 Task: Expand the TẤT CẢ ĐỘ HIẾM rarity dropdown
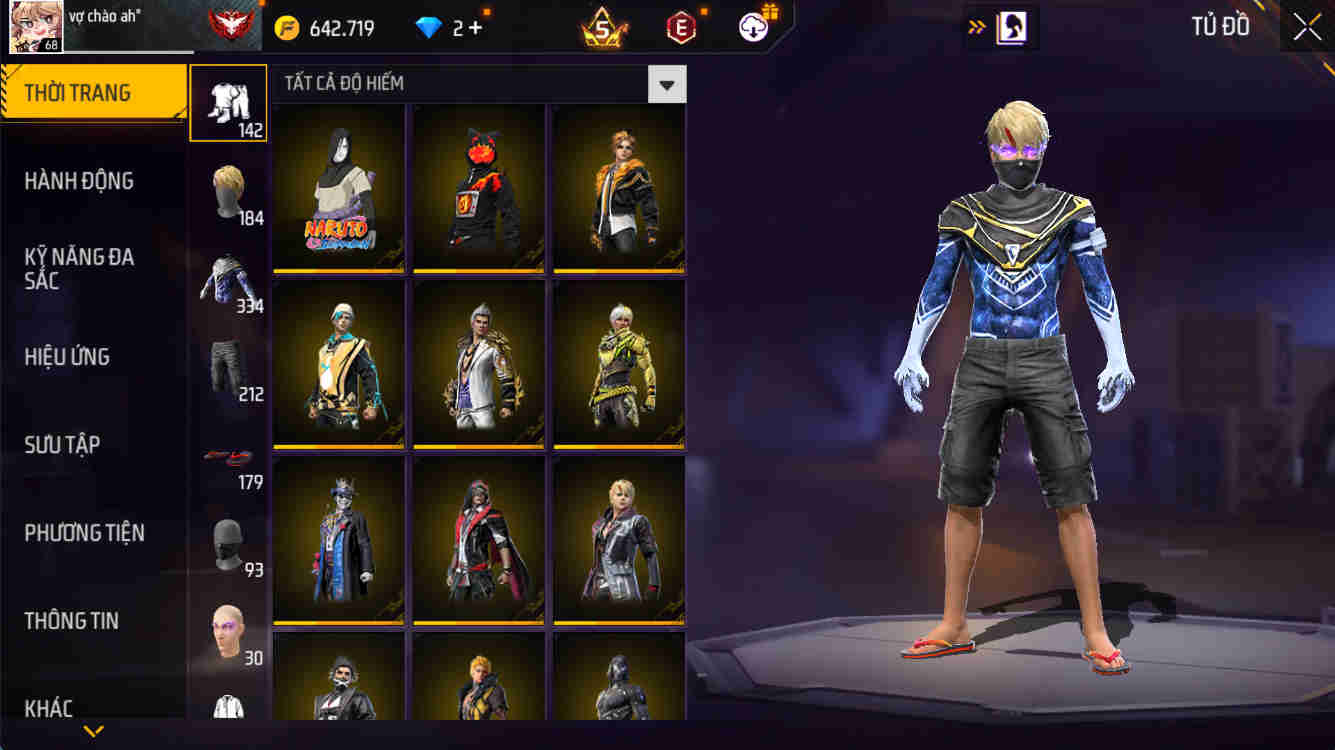pos(666,84)
